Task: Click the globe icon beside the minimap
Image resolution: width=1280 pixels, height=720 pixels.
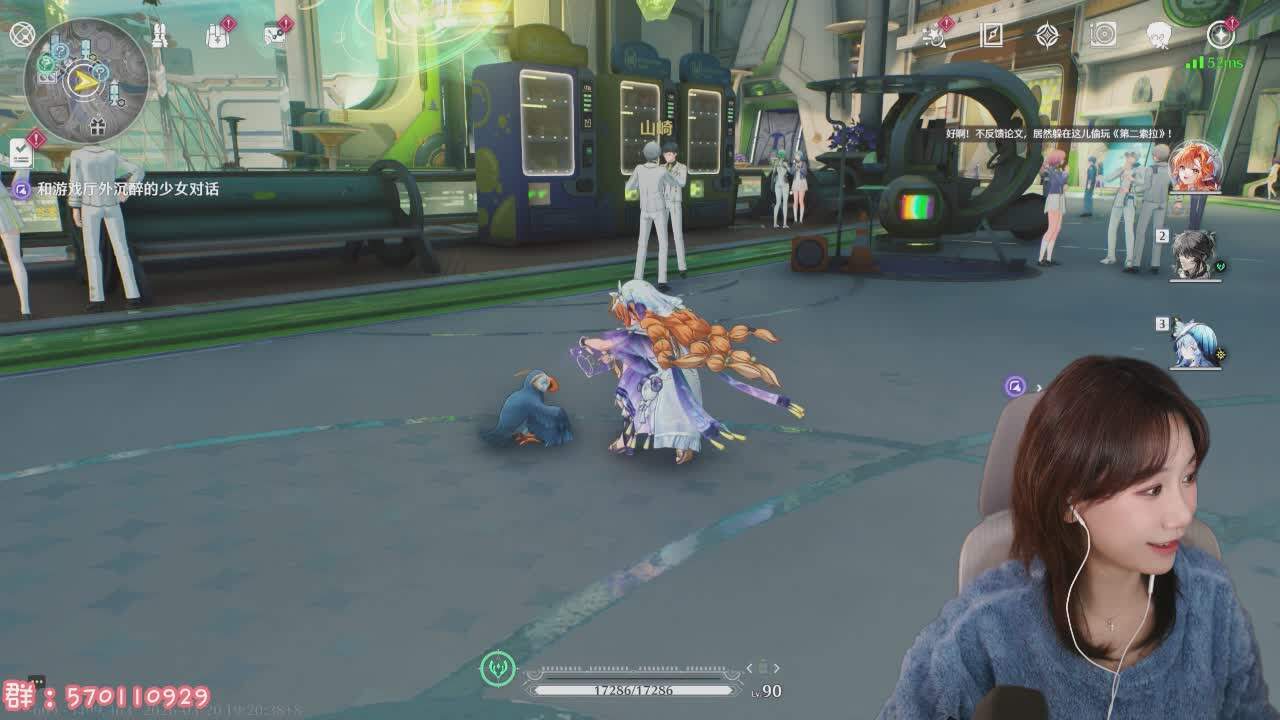Action: (22, 34)
